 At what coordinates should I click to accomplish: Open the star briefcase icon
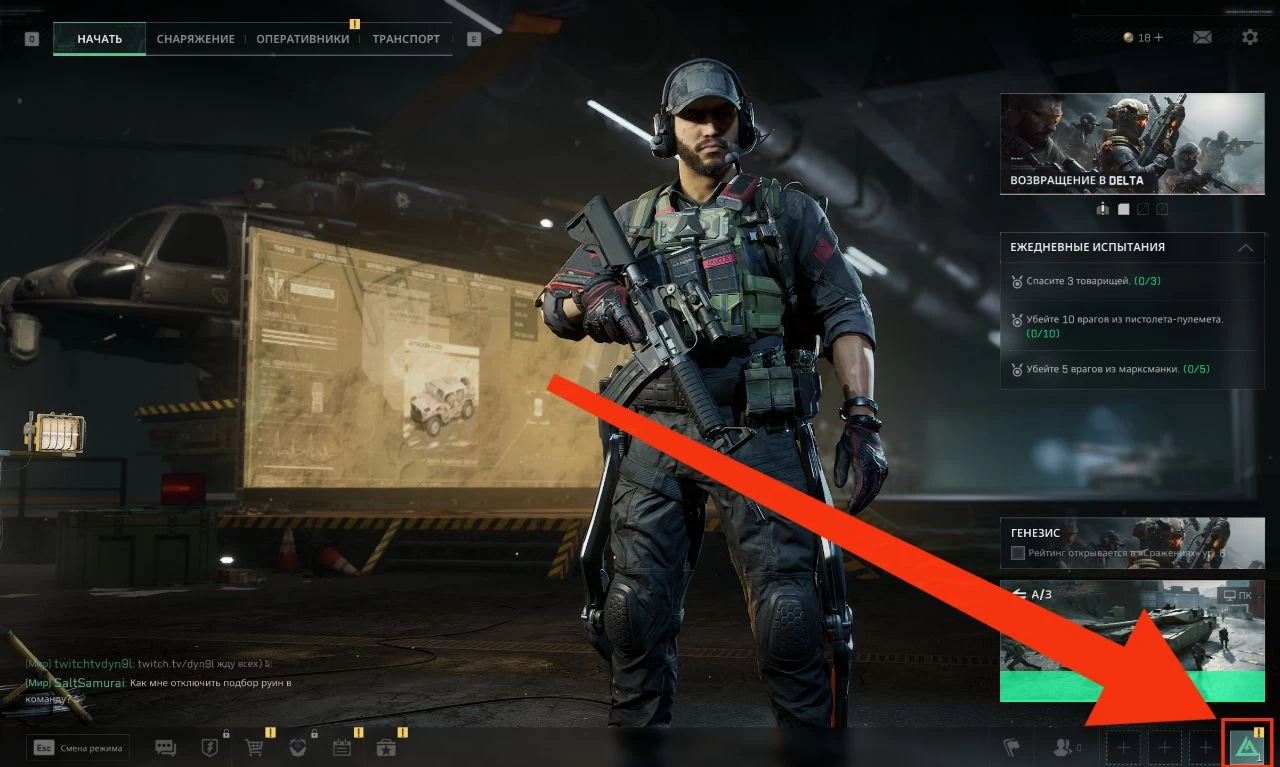pyautogui.click(x=386, y=748)
